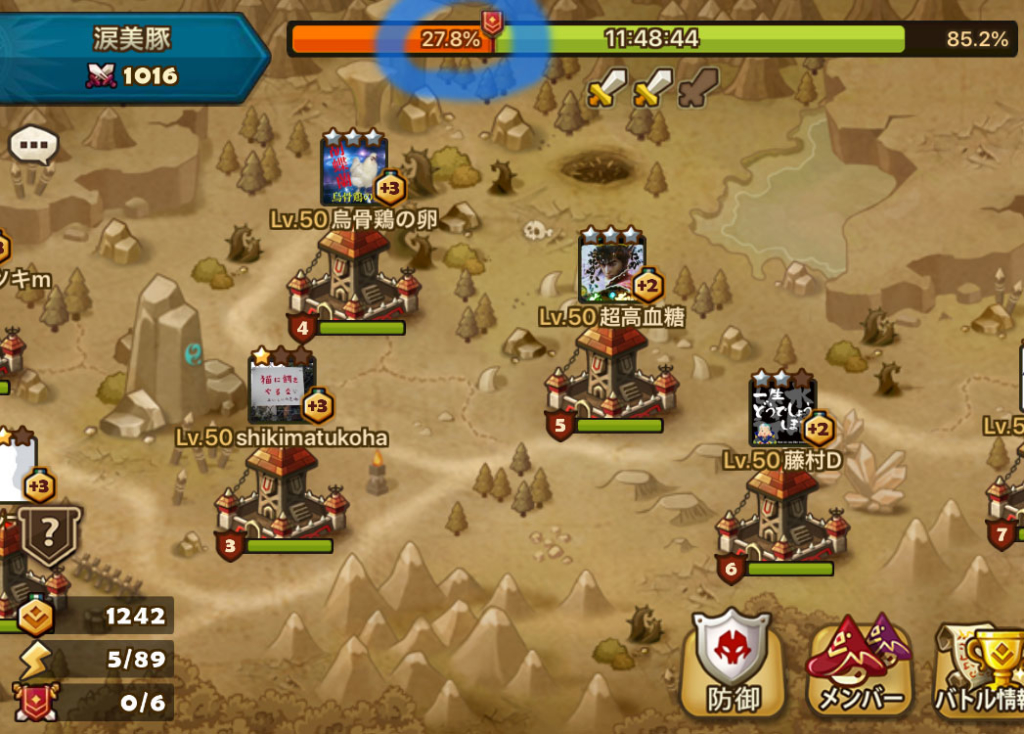Open the バトル情報 battle info
Viewport: 1024px width, 734px height.
pos(982,664)
